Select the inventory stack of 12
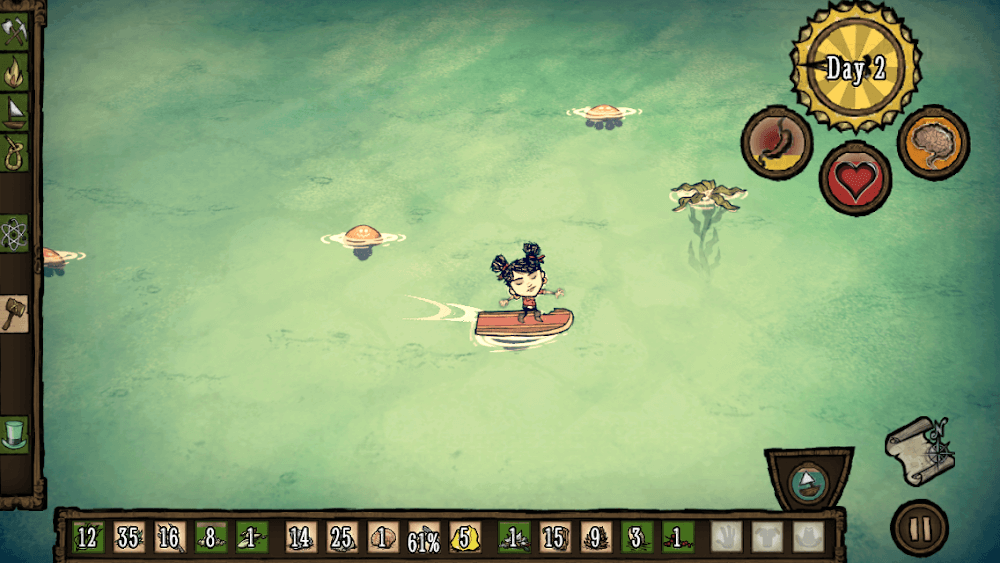This screenshot has height=563, width=1000. point(87,538)
